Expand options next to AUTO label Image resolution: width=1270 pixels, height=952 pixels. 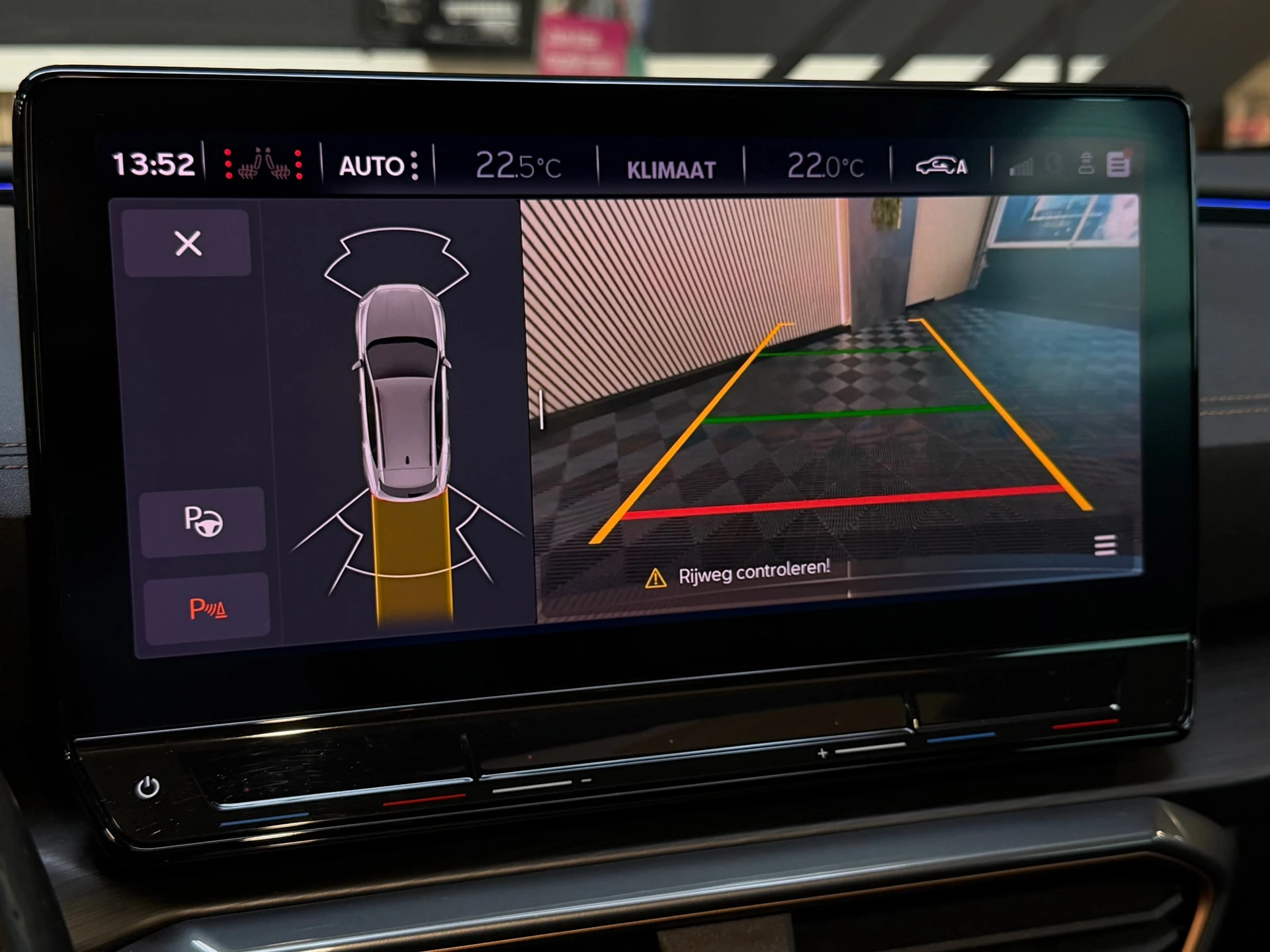point(413,165)
